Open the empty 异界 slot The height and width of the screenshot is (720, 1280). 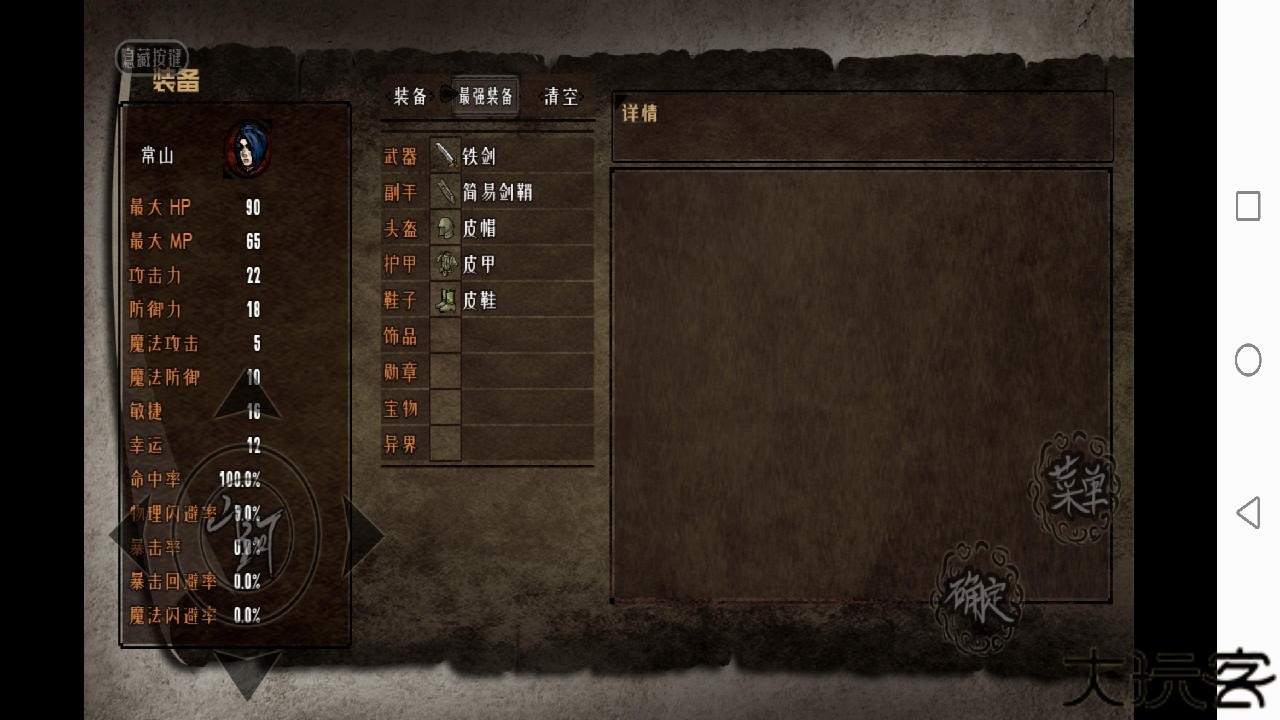pos(512,444)
